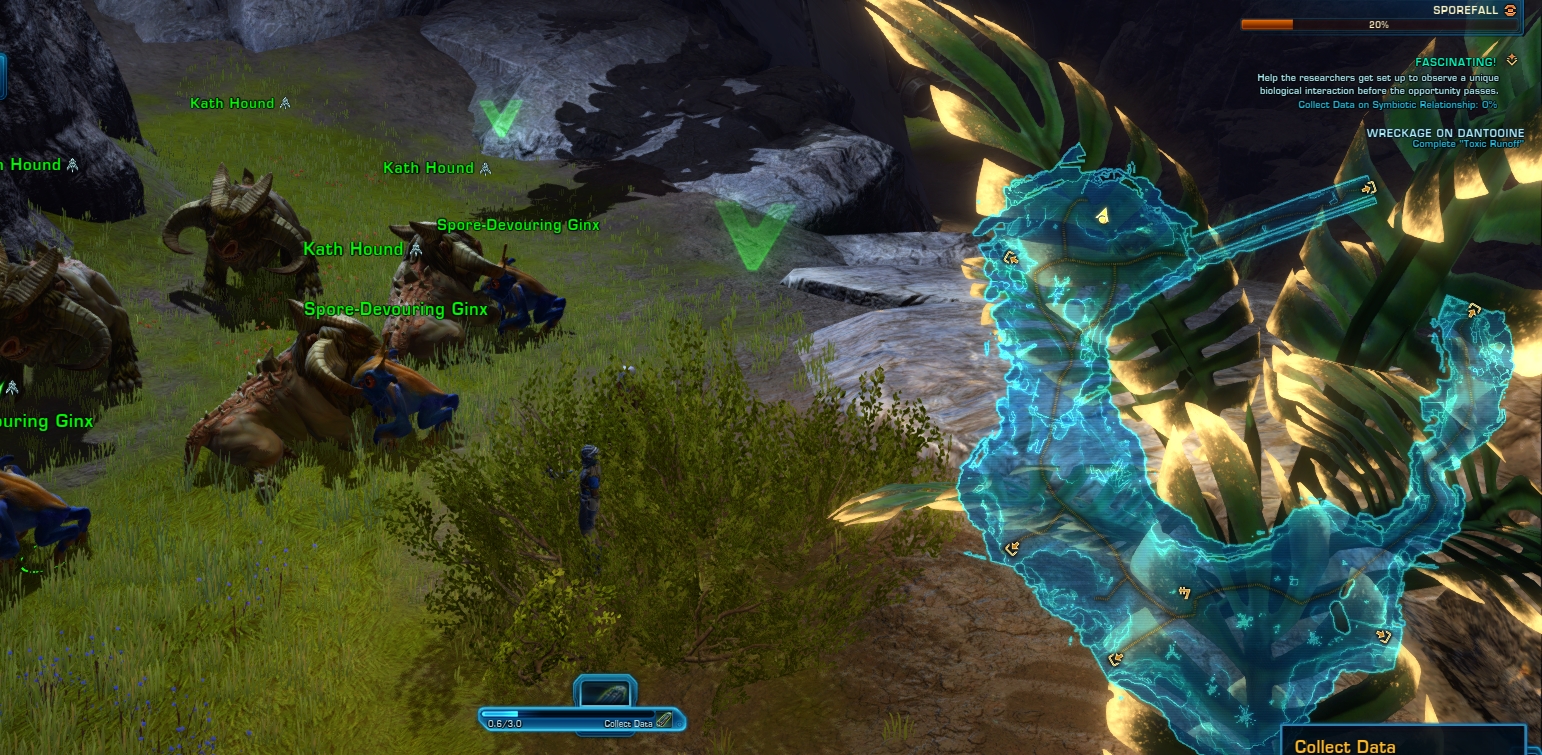Click the orange Sporefall event icon
Screen dimensions: 1542x755
[1510, 9]
